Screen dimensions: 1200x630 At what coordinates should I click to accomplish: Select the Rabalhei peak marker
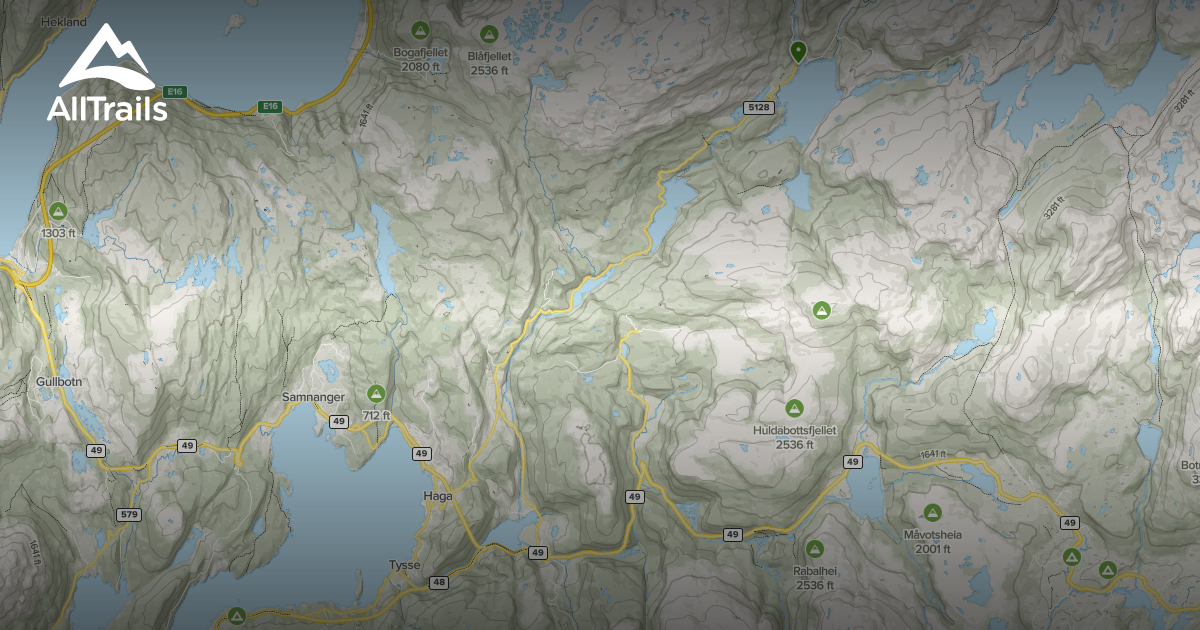coord(814,549)
